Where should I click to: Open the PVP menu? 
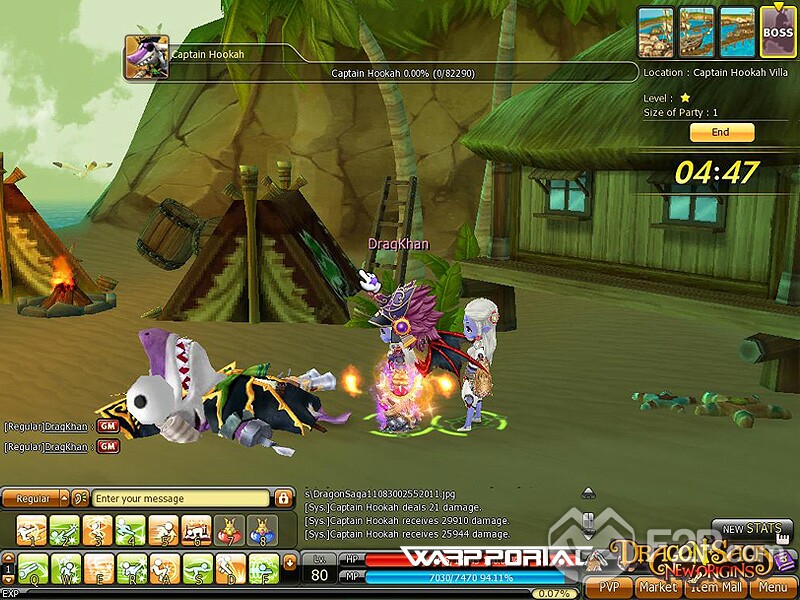[608, 587]
